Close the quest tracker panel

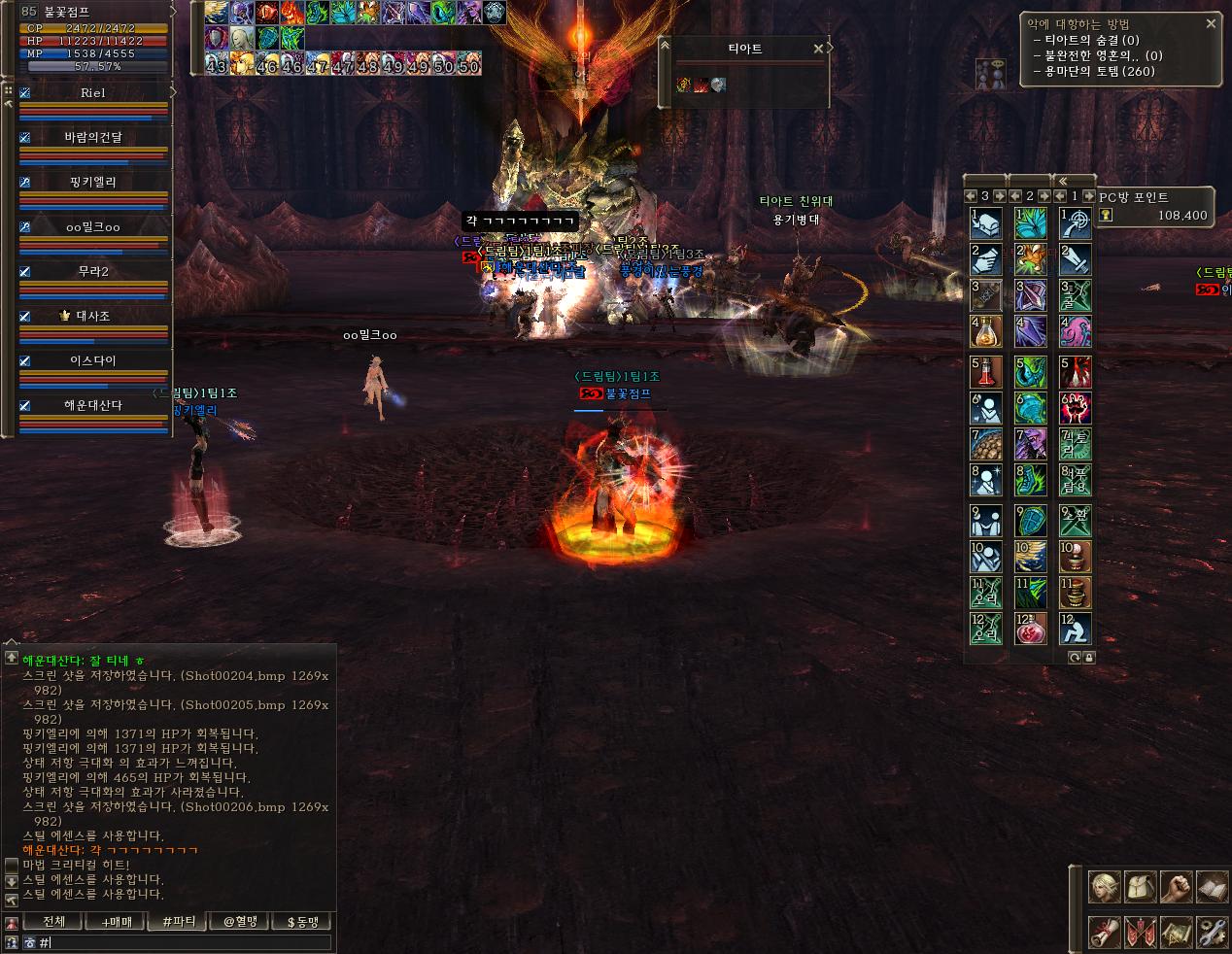1211,23
